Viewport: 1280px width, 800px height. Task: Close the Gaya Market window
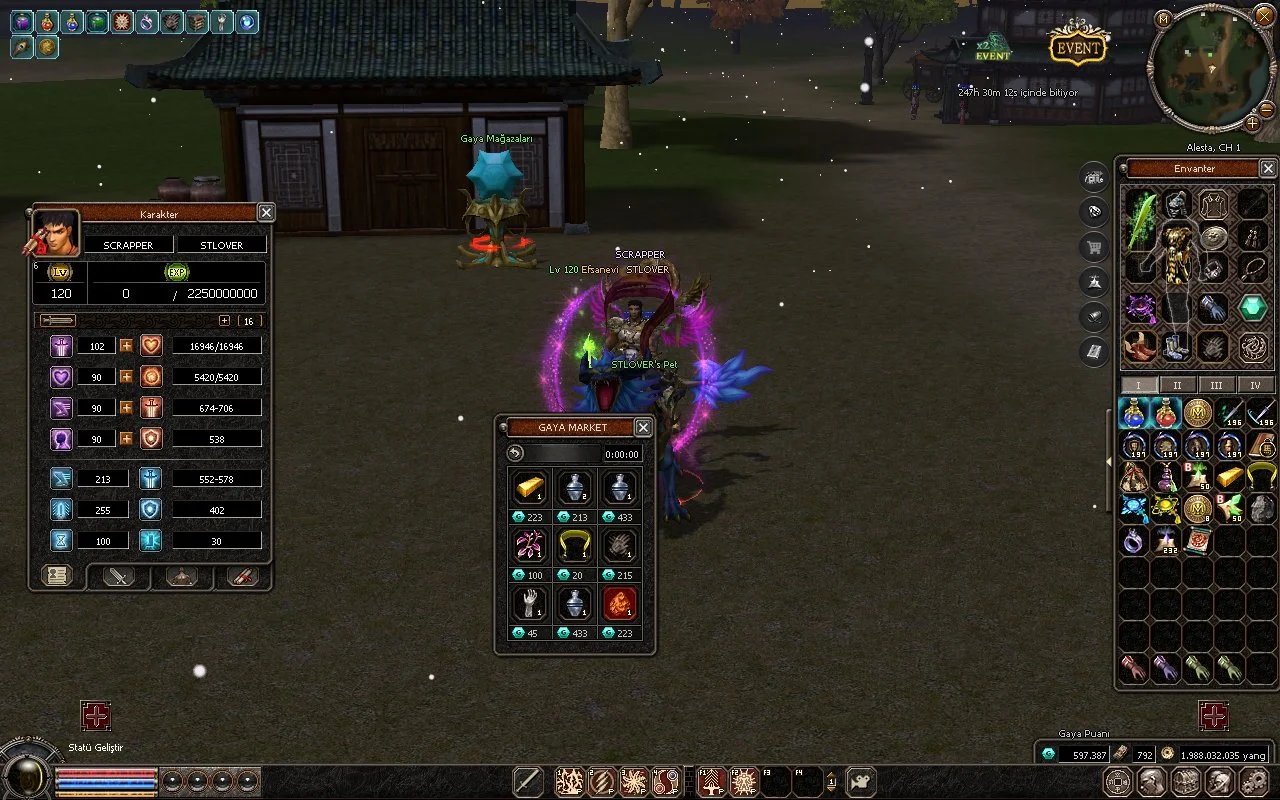(643, 427)
